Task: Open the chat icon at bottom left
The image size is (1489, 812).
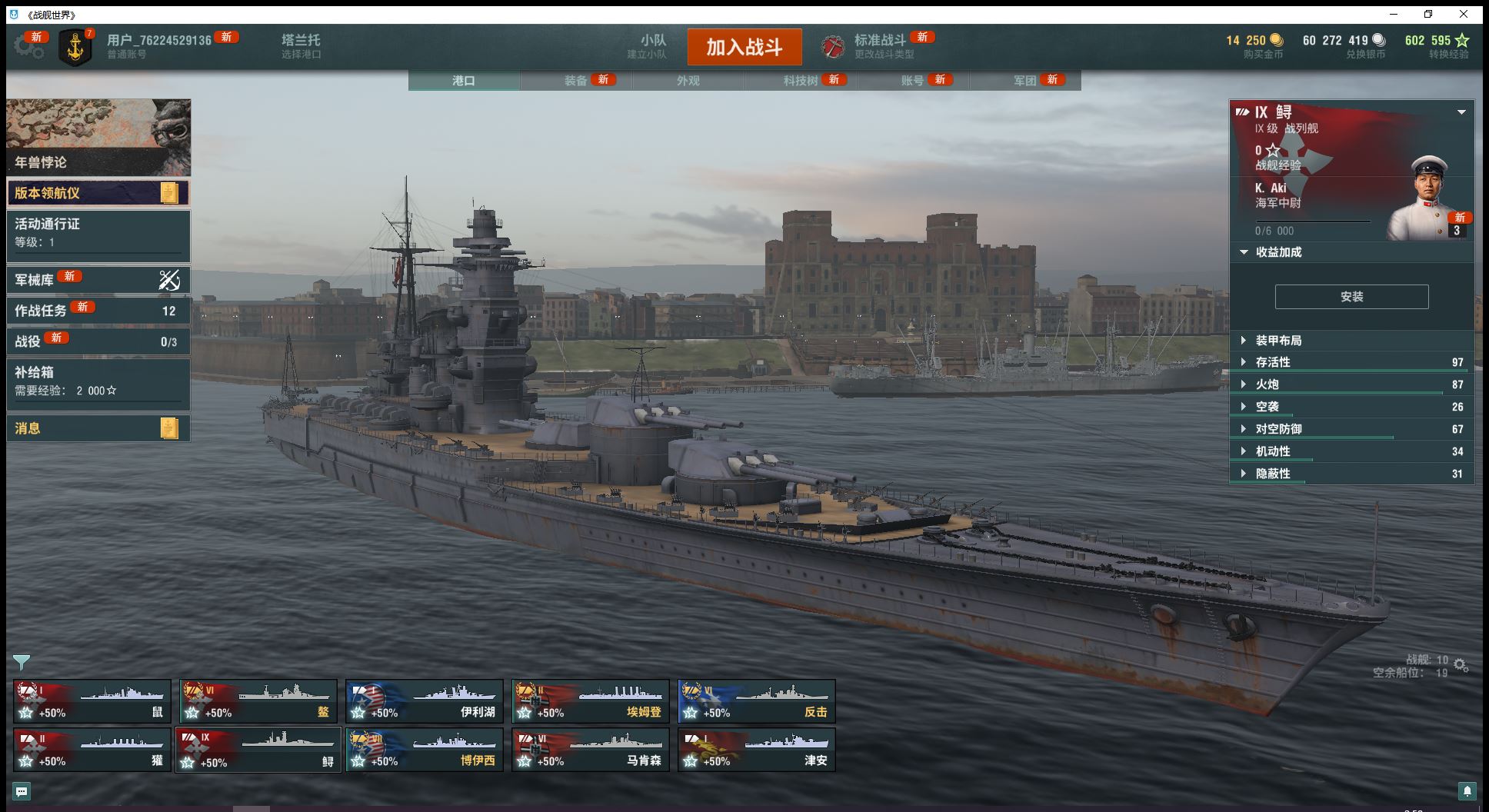Action: coord(22,791)
